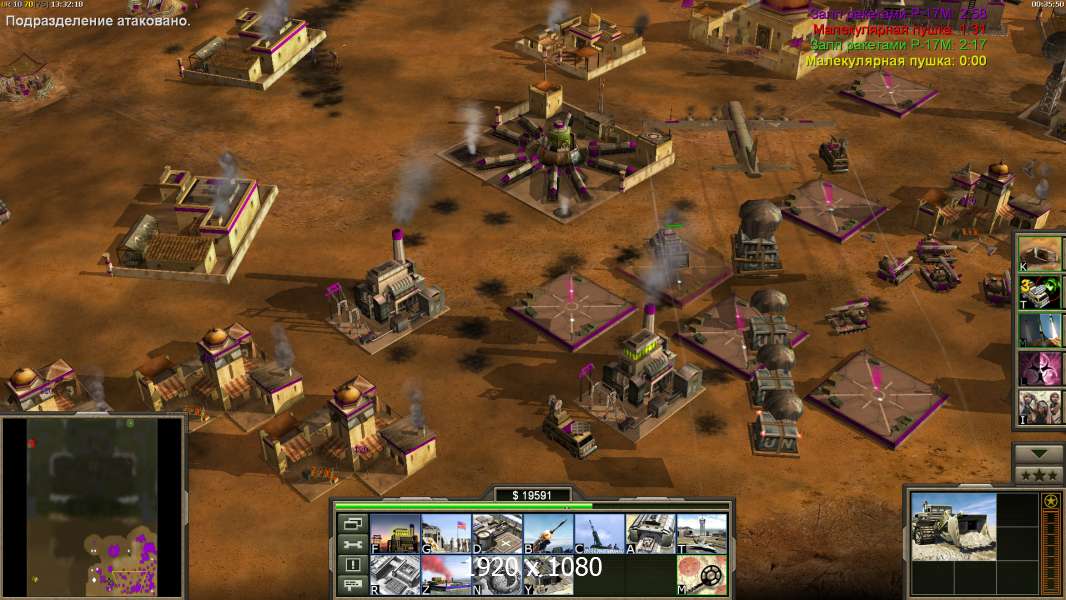Select the helipad supply center build icon
The width and height of the screenshot is (1066, 600).
[x=497, y=534]
